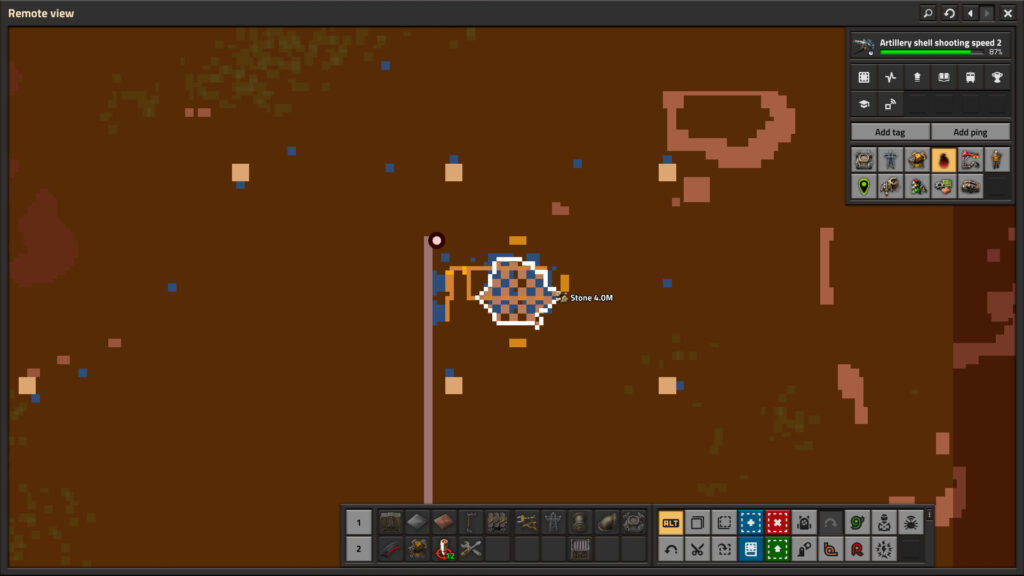Select the red deconstruction planner tool
The width and height of the screenshot is (1024, 576).
tap(777, 522)
